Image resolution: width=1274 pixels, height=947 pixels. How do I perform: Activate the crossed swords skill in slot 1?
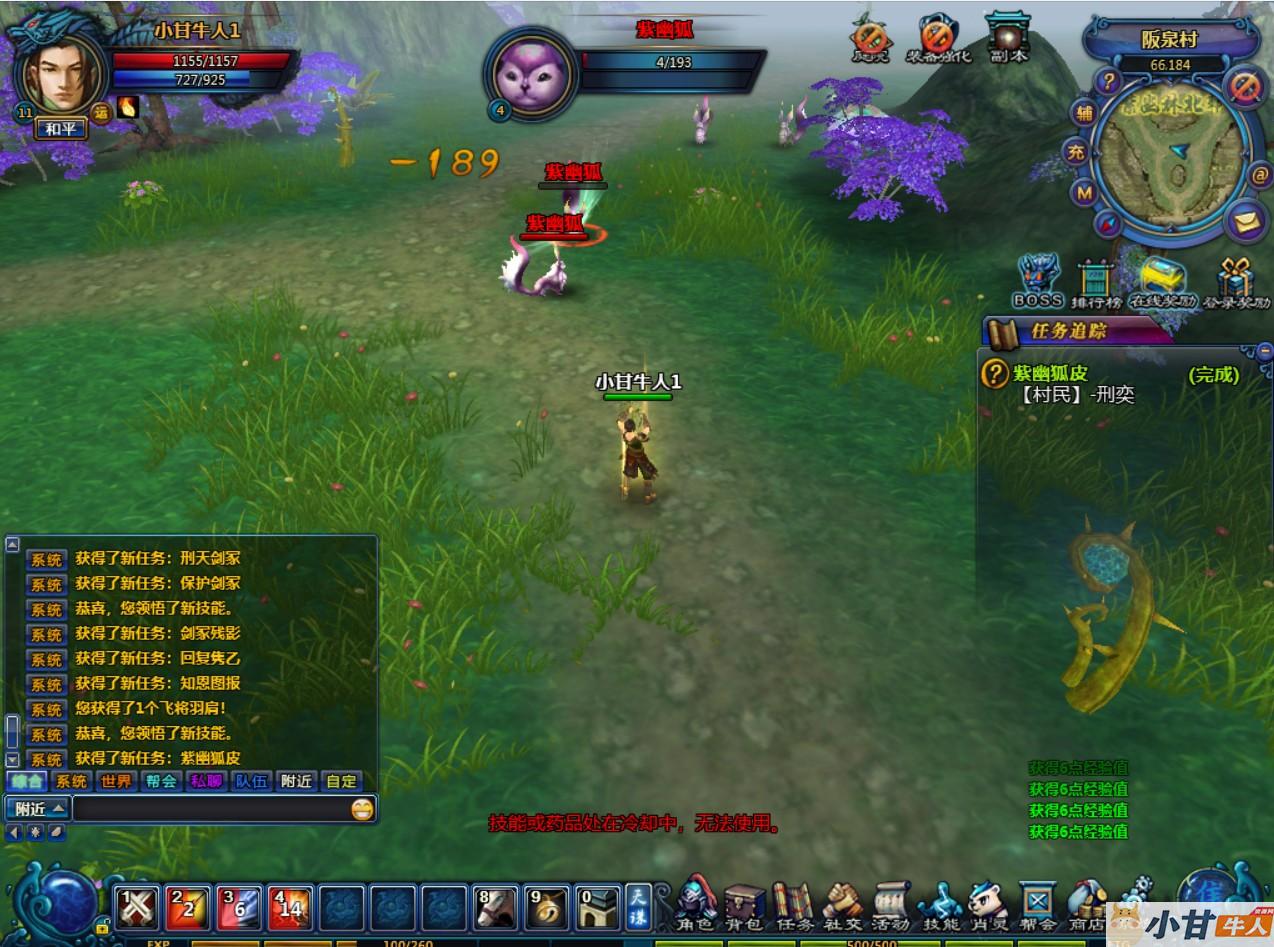pos(137,907)
